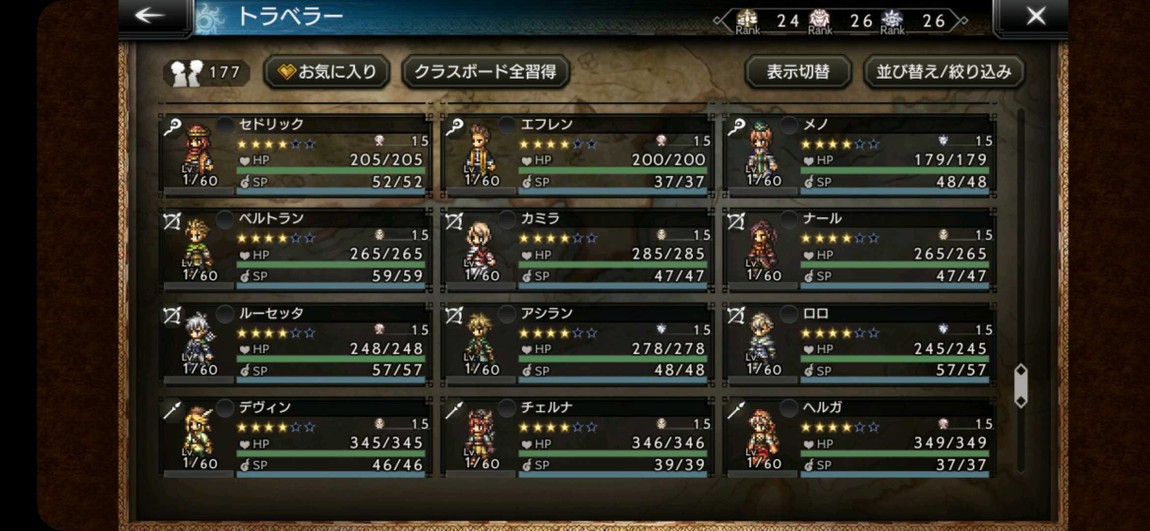The width and height of the screenshot is (1150, 531).
Task: Open traveler デヴィン card
Action: (297, 436)
